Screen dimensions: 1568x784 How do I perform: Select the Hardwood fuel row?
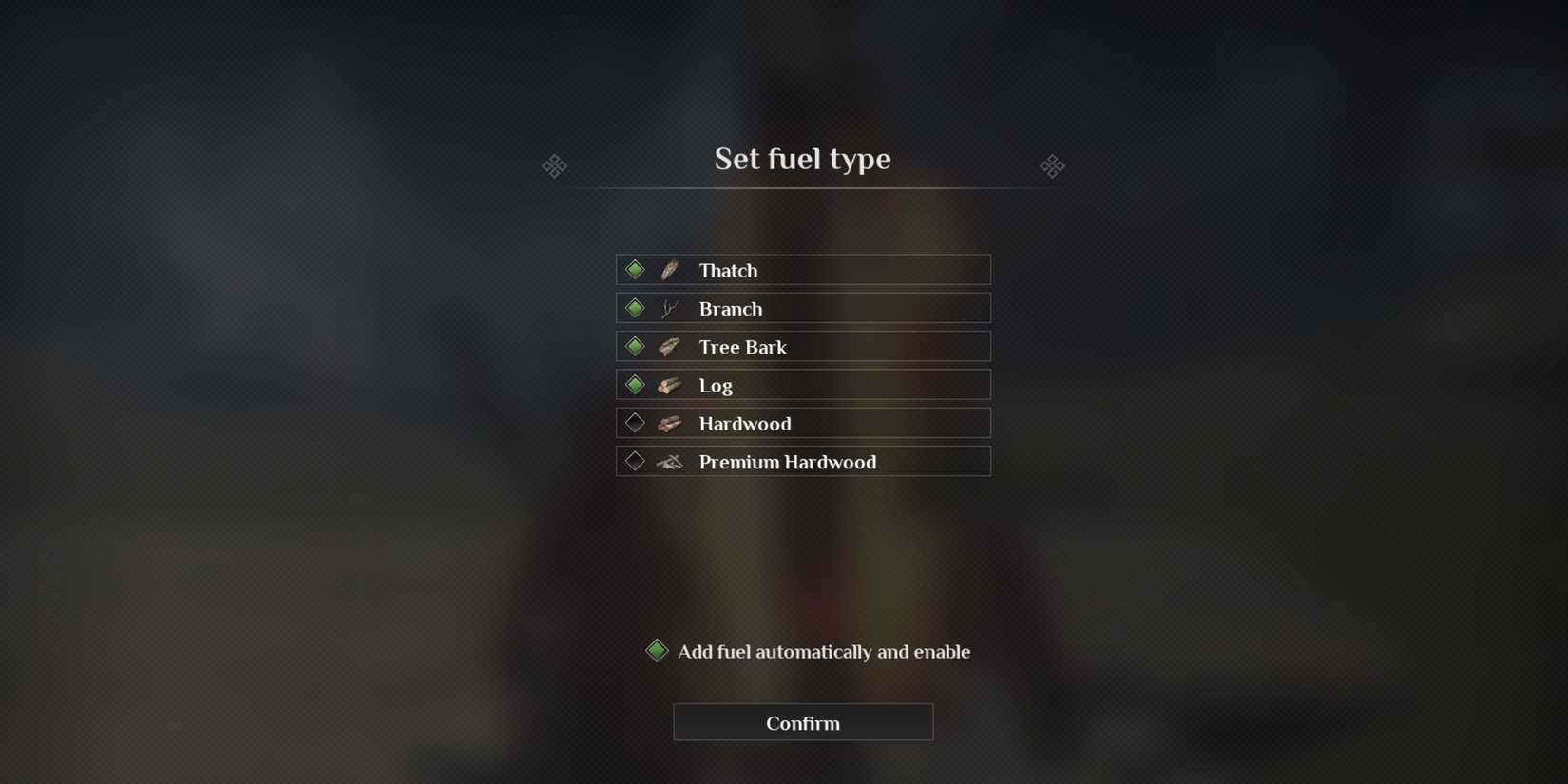pyautogui.click(x=803, y=422)
